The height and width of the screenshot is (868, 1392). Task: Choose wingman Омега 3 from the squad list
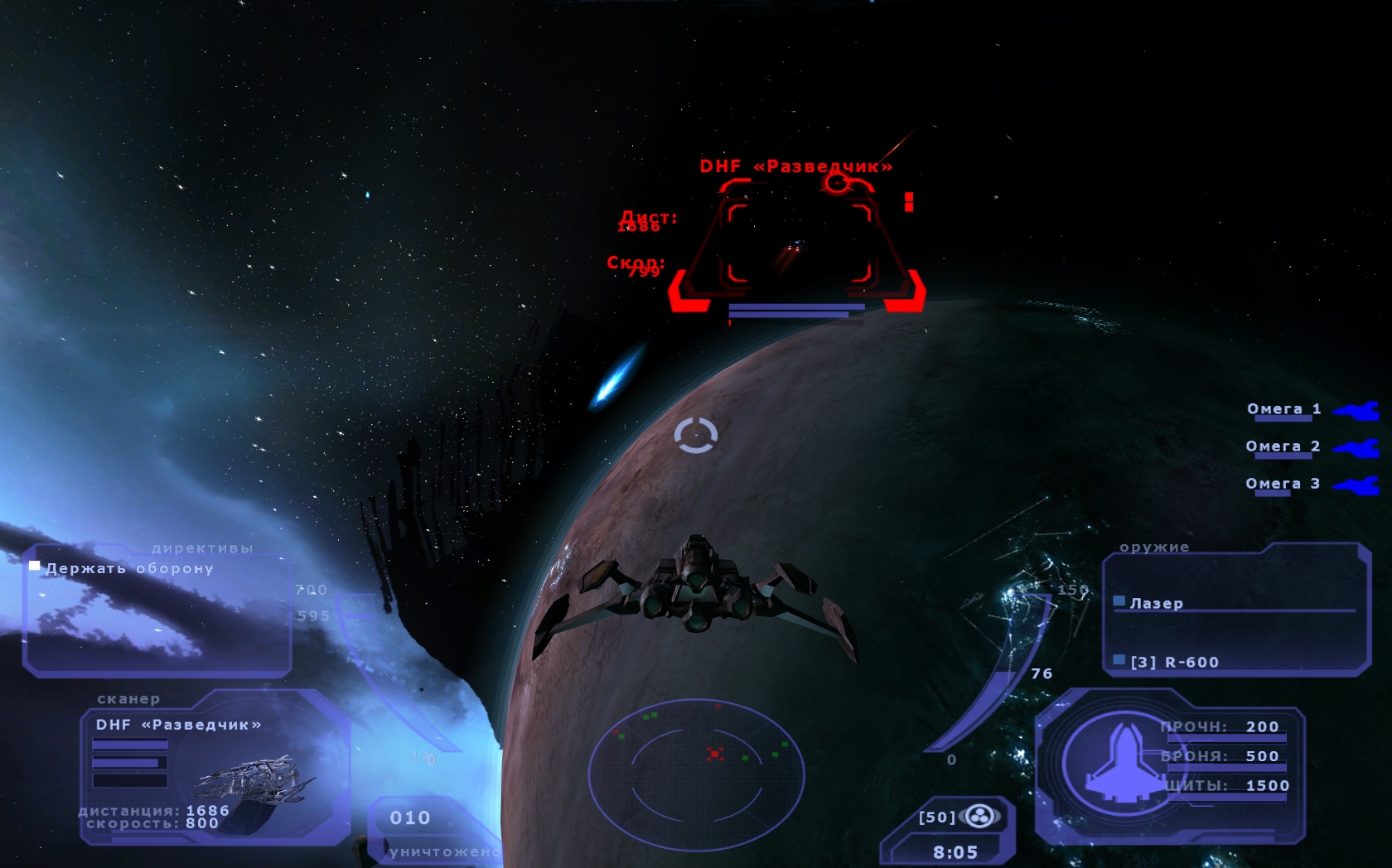click(1283, 484)
